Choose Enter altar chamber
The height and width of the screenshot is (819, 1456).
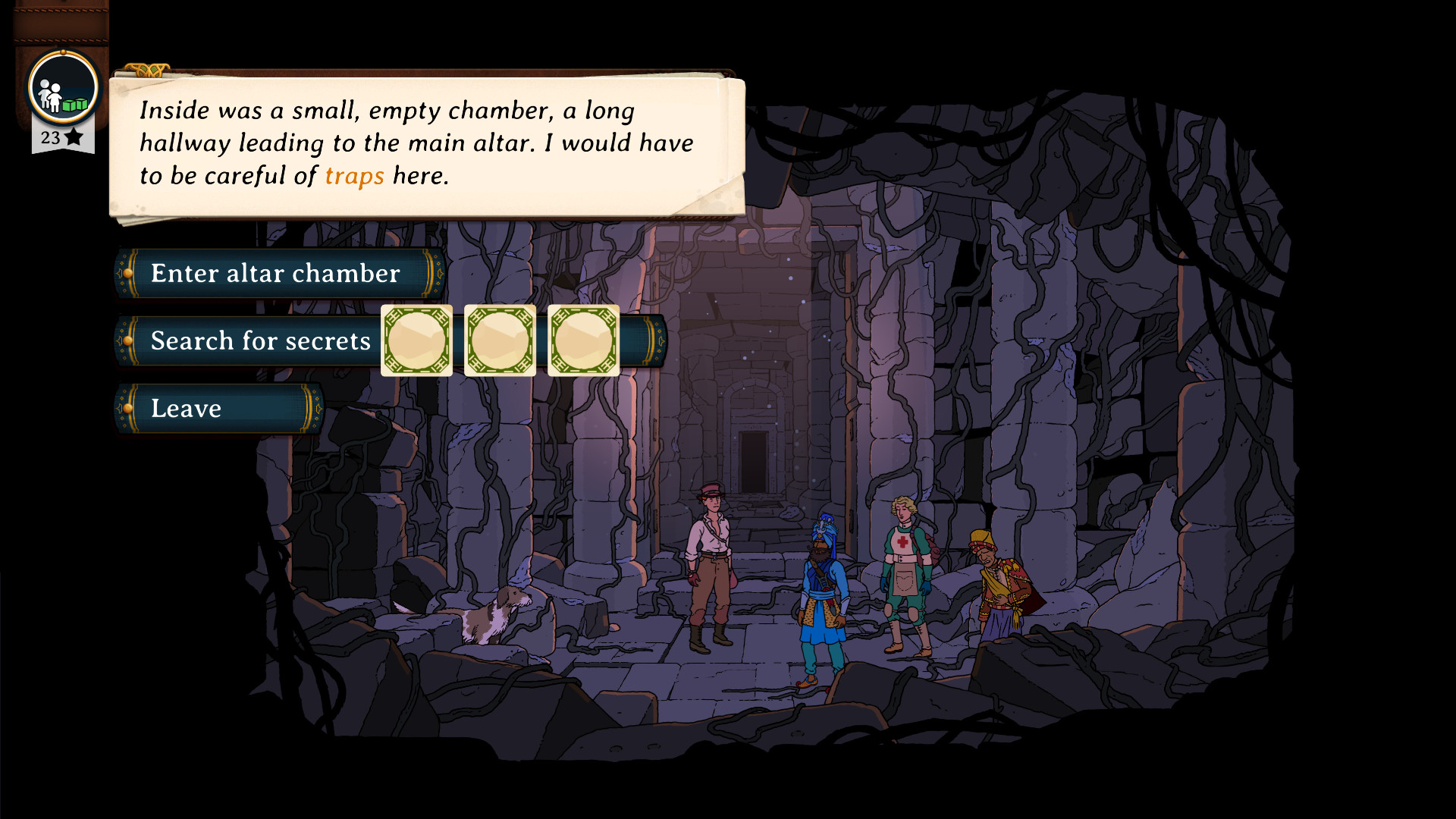click(275, 273)
